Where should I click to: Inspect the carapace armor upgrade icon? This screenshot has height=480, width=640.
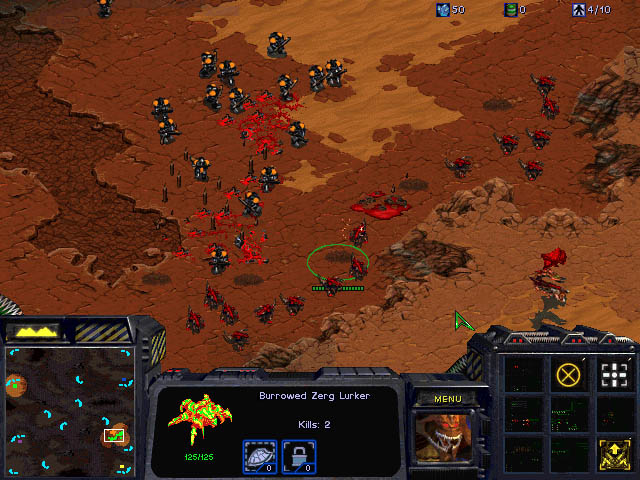[x=260, y=457]
